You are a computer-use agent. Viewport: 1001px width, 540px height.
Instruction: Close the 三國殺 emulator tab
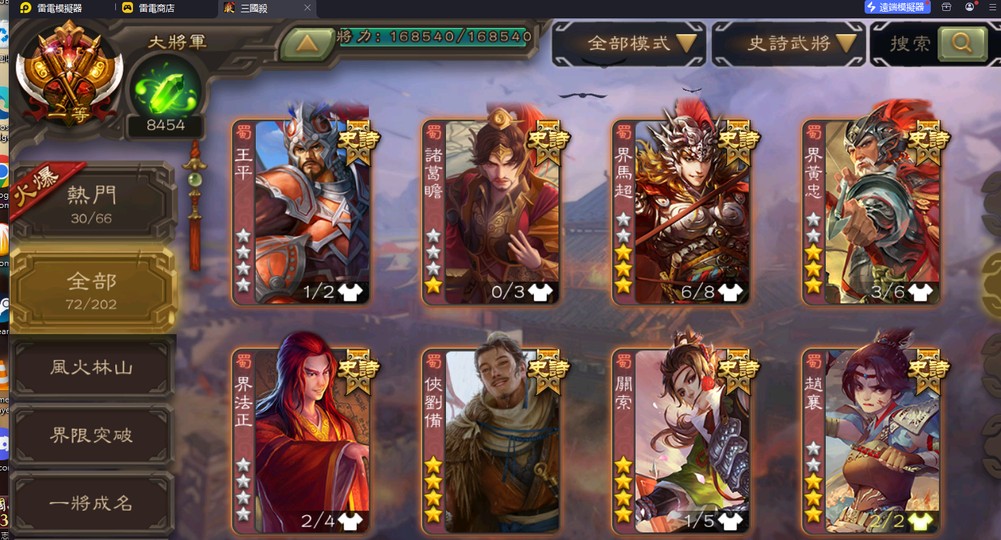pyautogui.click(x=307, y=8)
